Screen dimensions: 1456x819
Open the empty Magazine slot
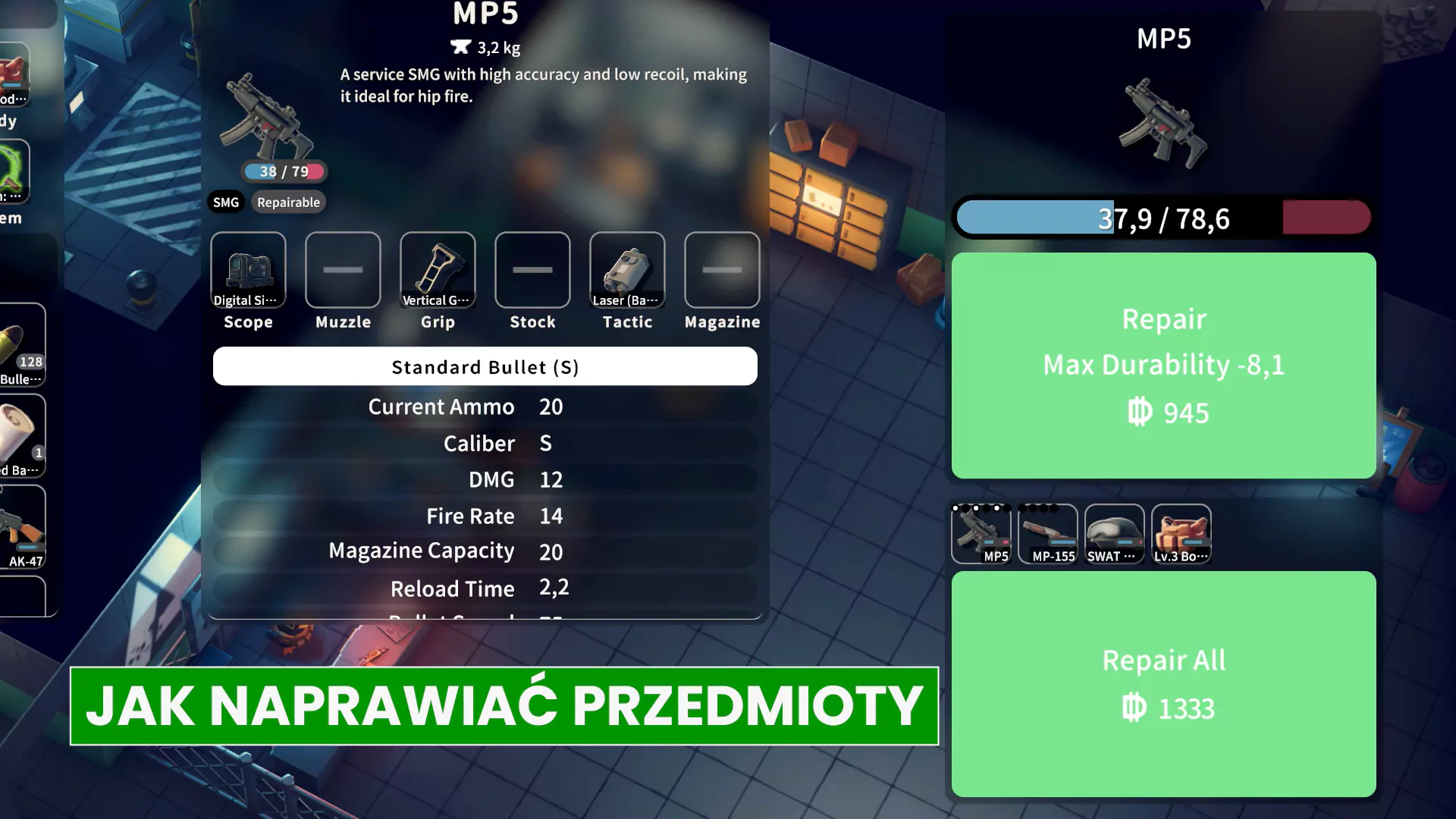[722, 271]
